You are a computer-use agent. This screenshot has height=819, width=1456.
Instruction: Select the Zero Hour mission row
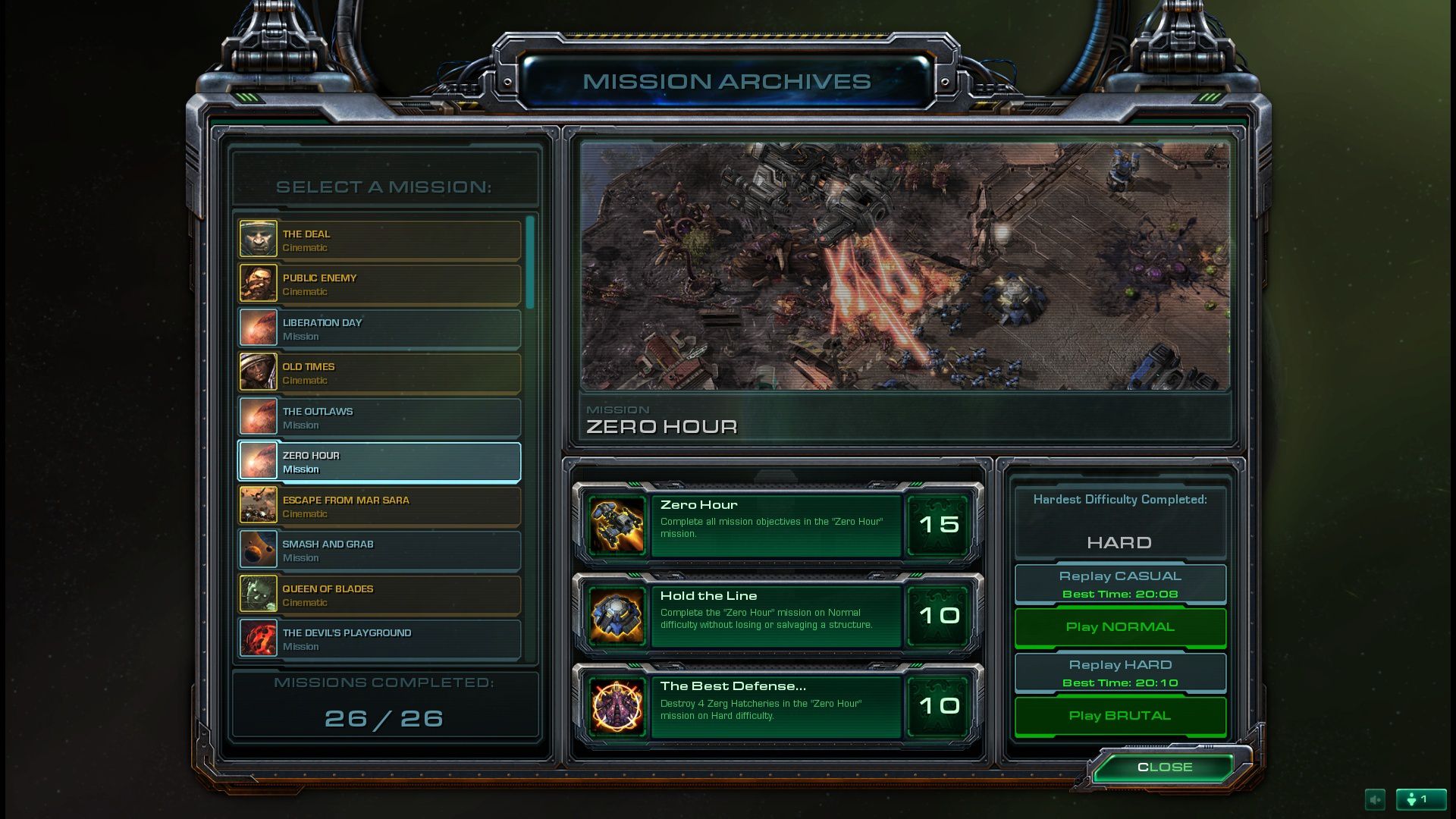379,462
